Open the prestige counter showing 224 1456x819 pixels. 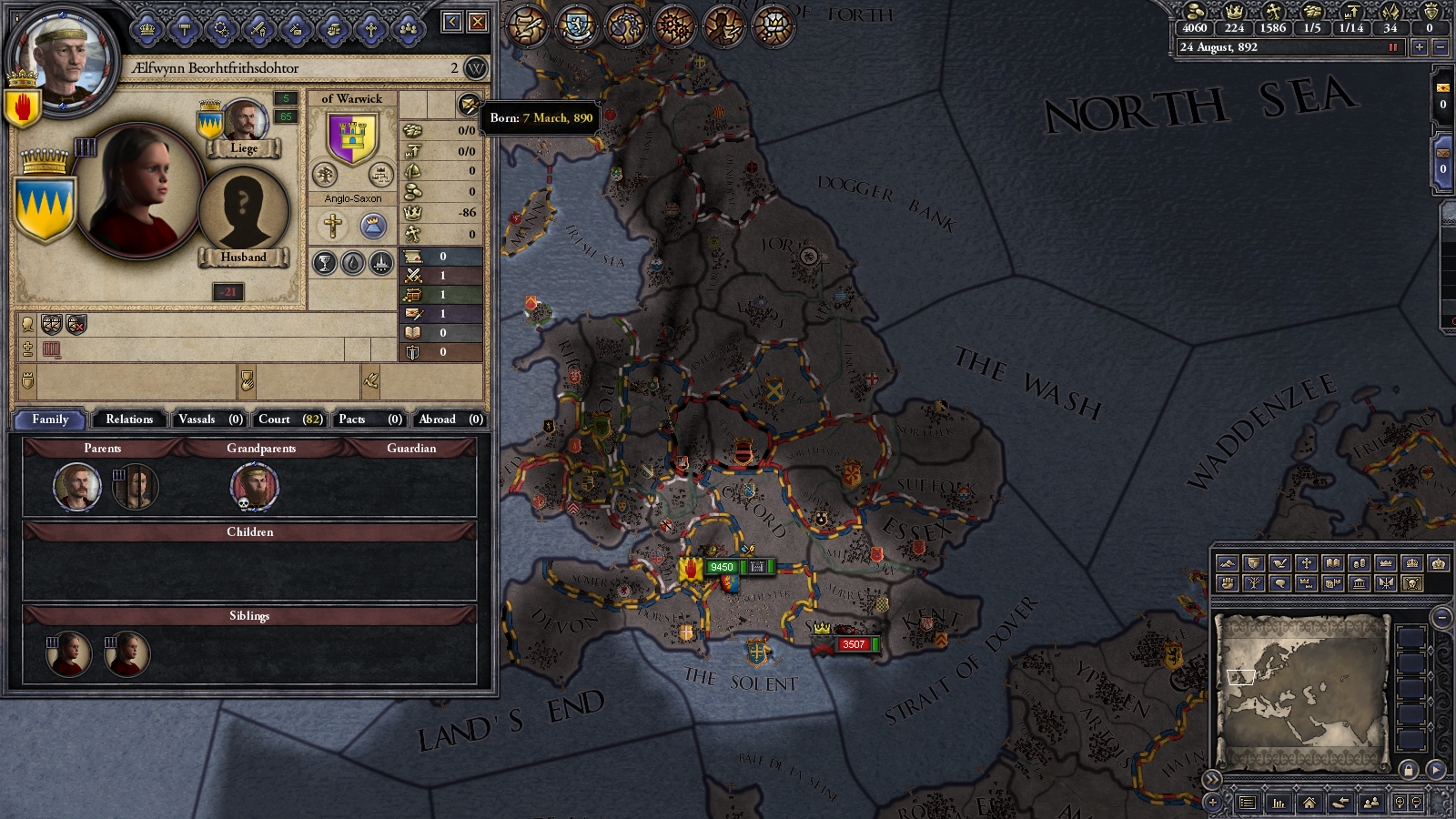click(1236, 27)
